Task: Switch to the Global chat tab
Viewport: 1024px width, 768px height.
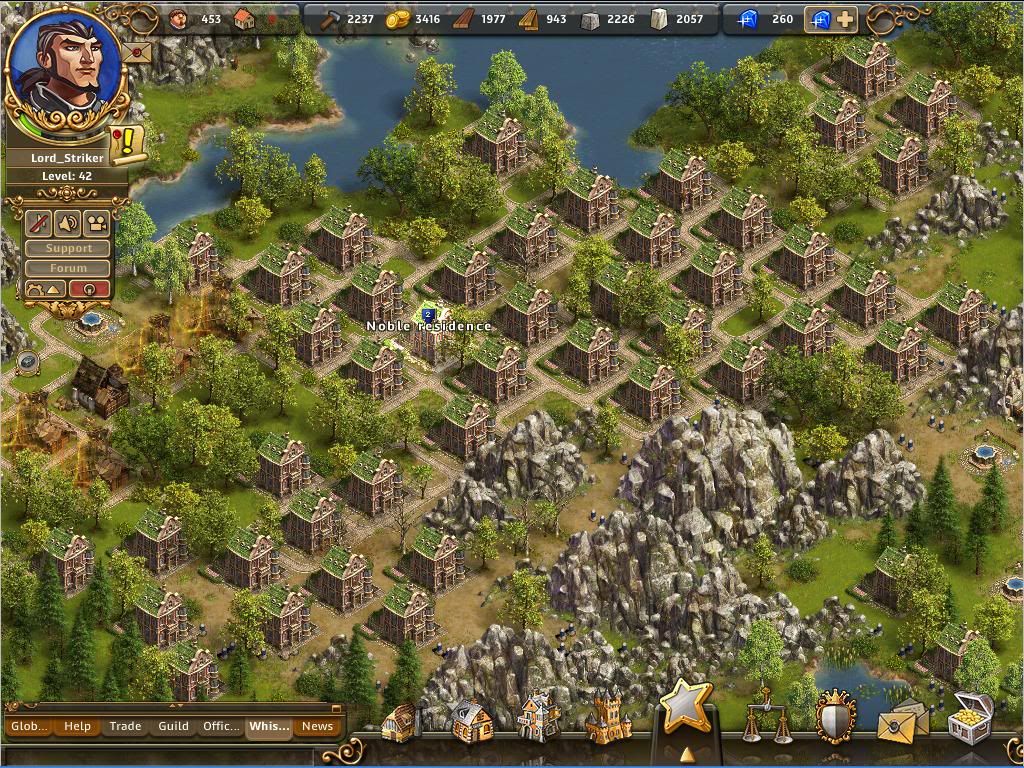Action: tap(29, 726)
